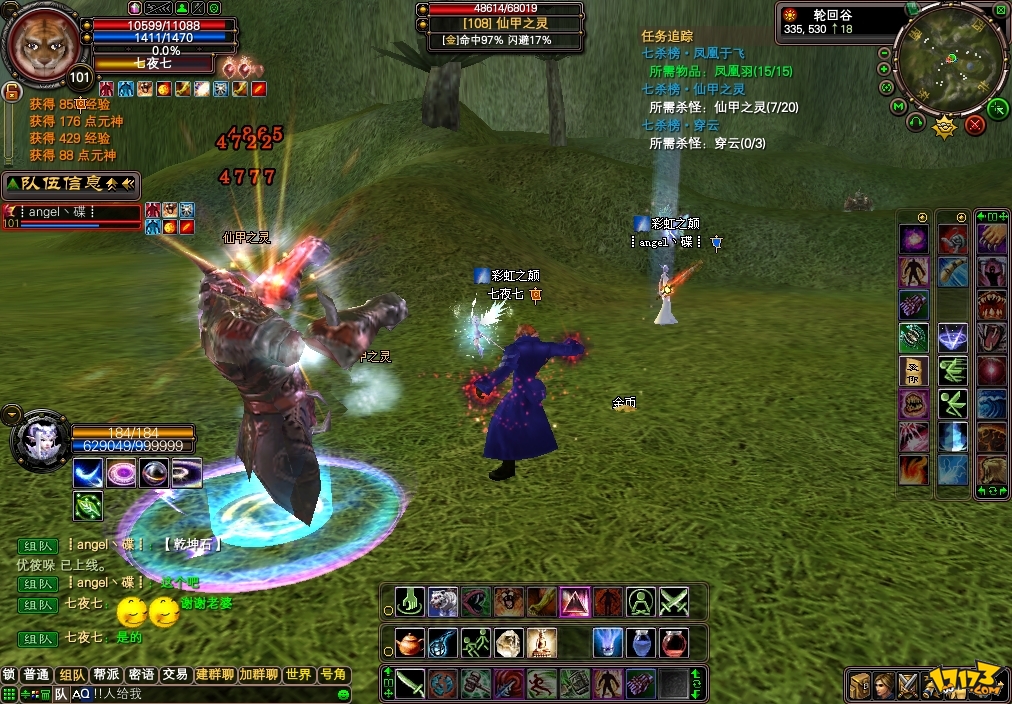
Task: Select the green sword attack icon
Action: point(410,684)
